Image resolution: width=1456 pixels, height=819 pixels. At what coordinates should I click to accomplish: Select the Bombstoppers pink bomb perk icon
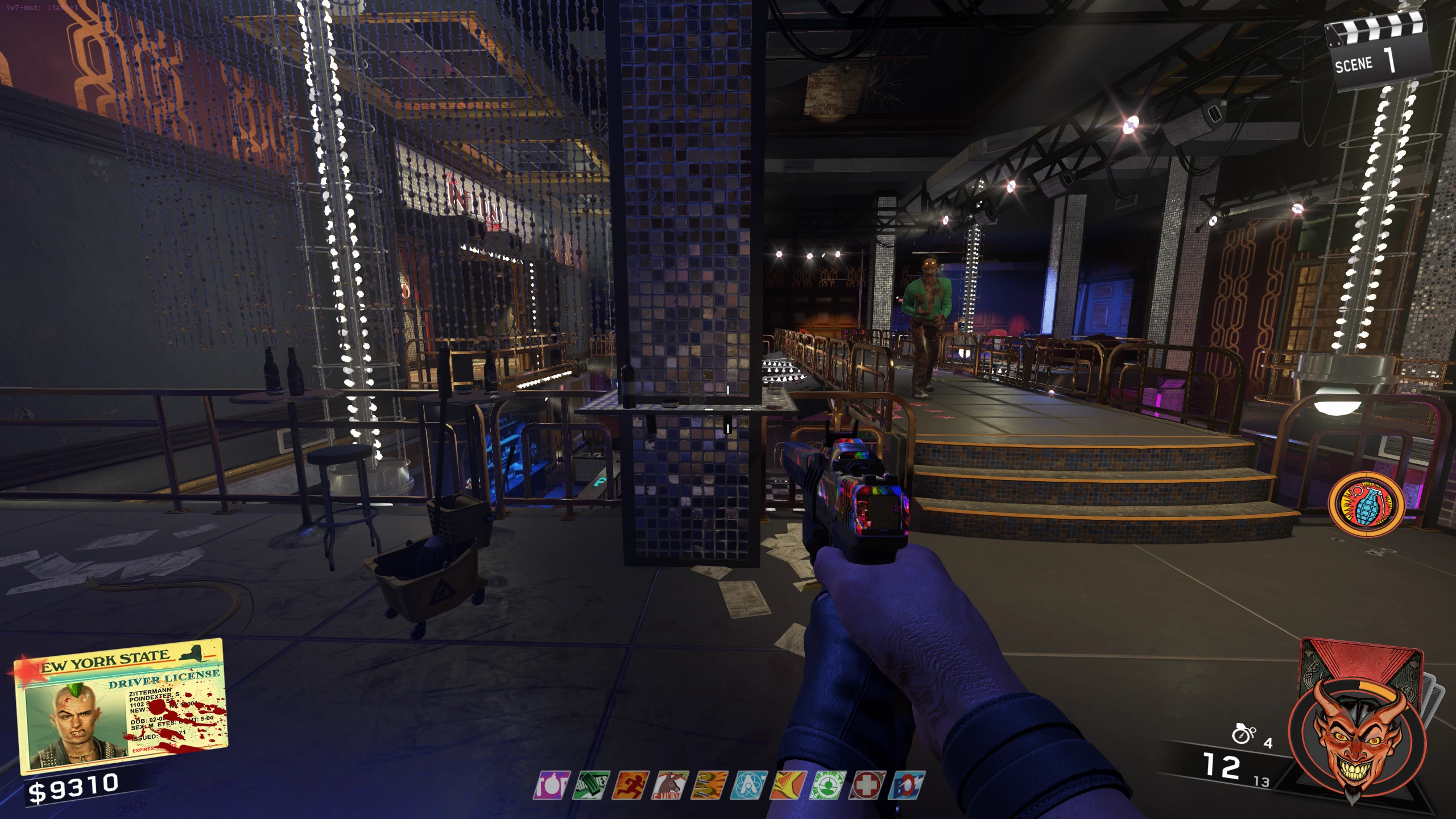coord(552,785)
